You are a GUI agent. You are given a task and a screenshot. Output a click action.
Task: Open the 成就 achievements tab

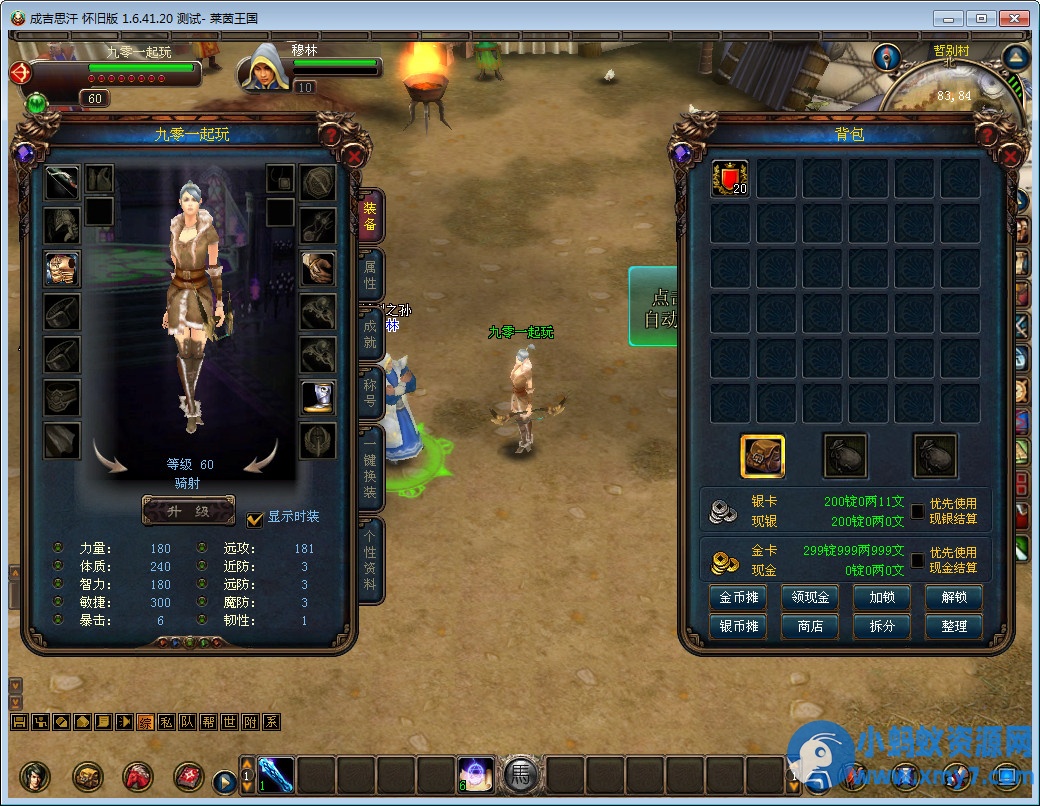tap(370, 333)
